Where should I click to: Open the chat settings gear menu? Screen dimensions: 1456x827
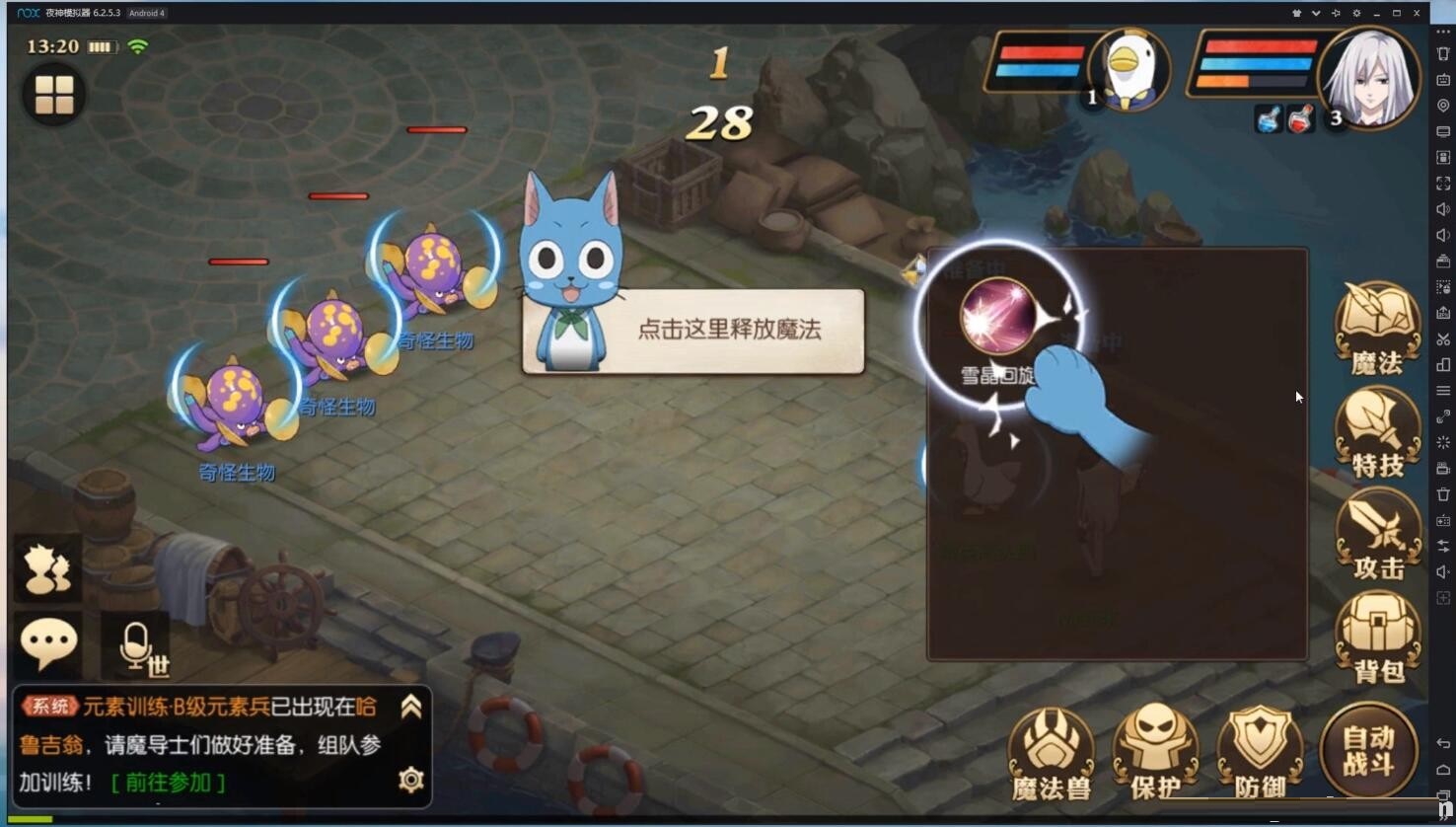[410, 780]
